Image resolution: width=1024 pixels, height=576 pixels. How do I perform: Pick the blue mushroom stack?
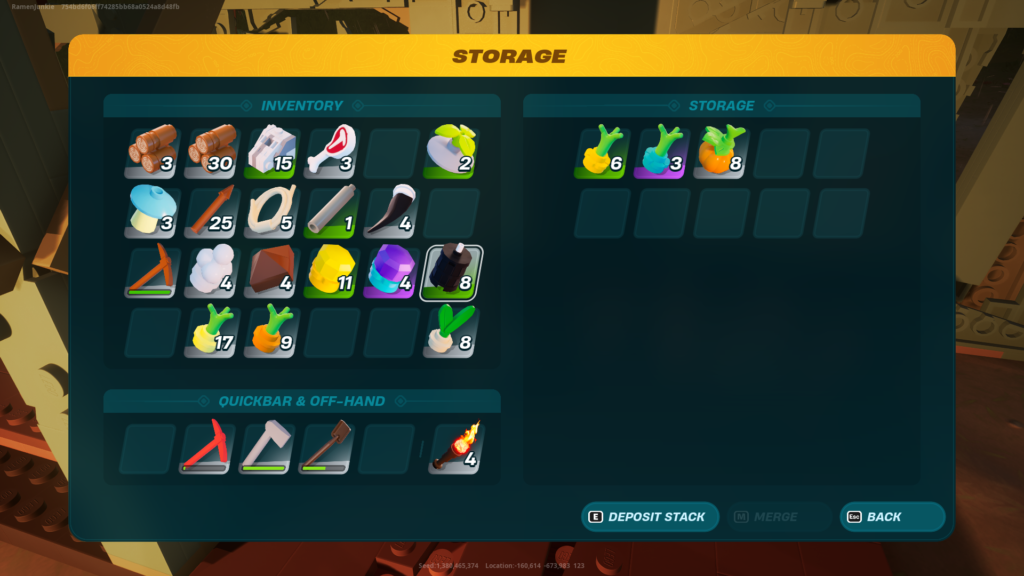153,212
